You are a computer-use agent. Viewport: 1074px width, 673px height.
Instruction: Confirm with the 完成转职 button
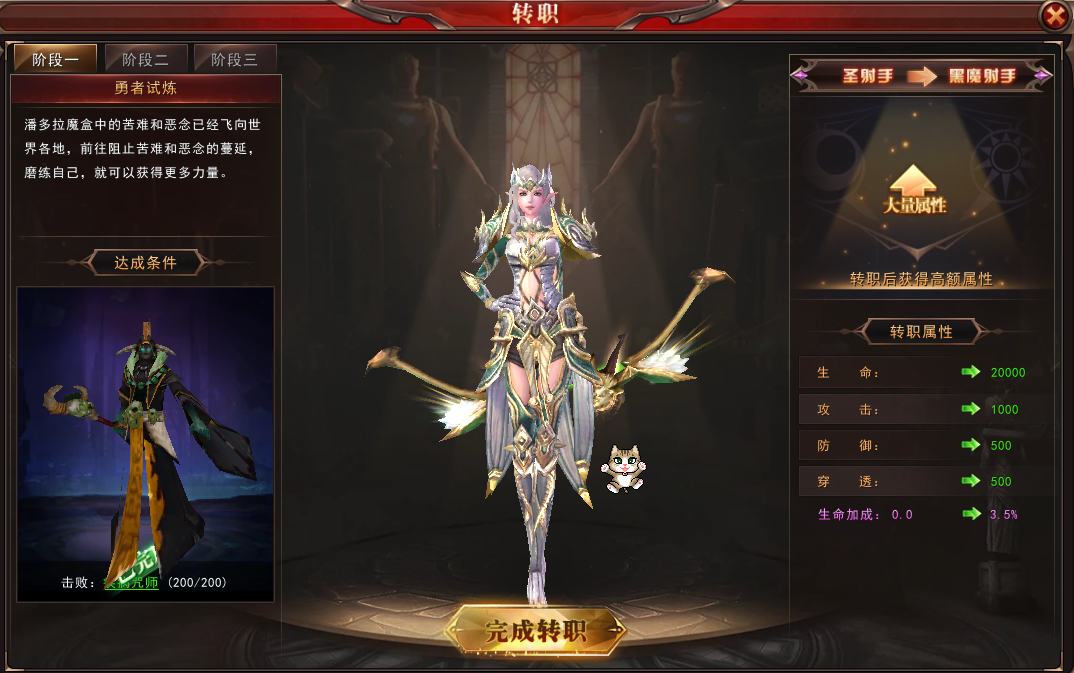click(x=536, y=630)
